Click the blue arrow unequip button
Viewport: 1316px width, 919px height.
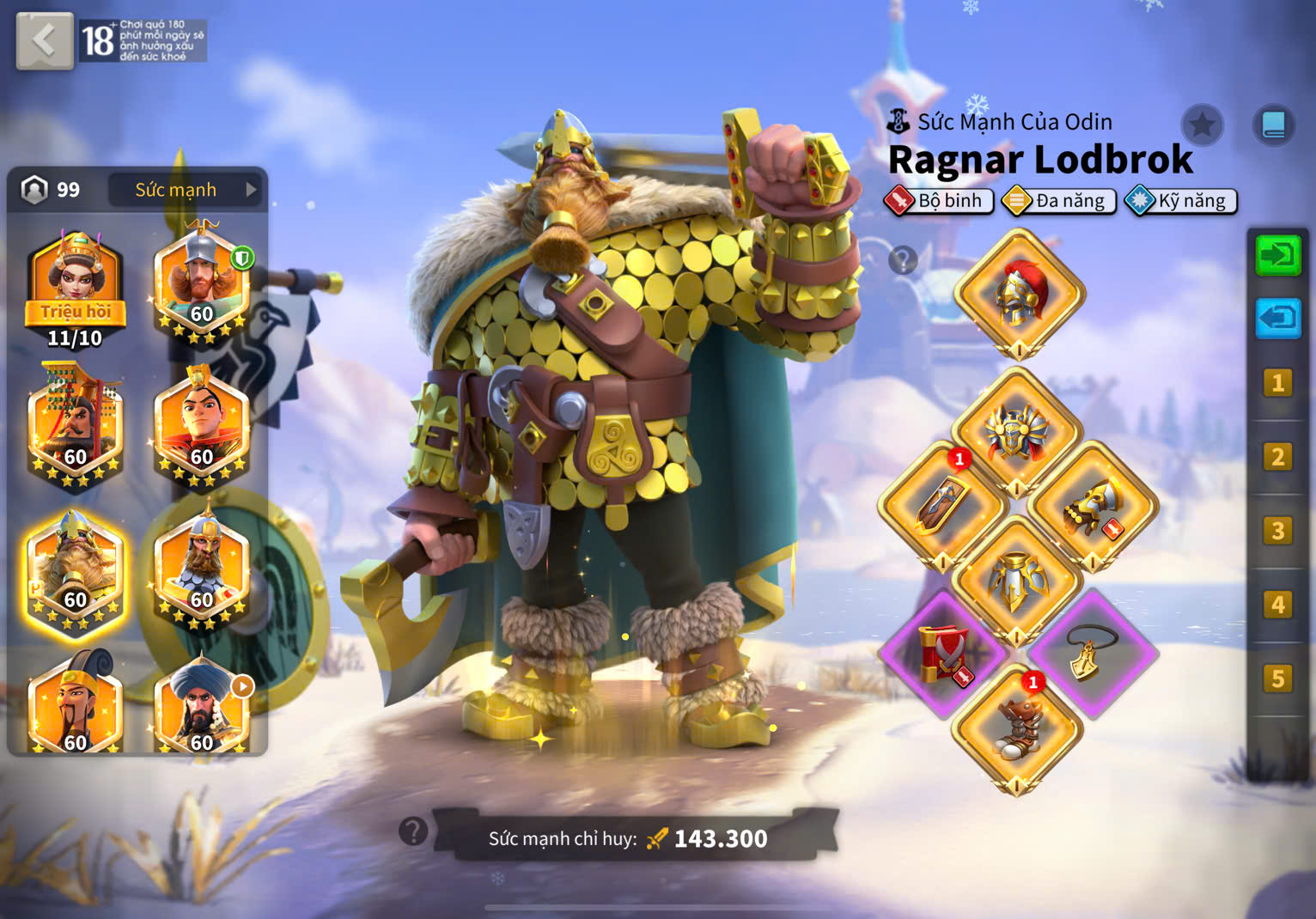(1277, 319)
